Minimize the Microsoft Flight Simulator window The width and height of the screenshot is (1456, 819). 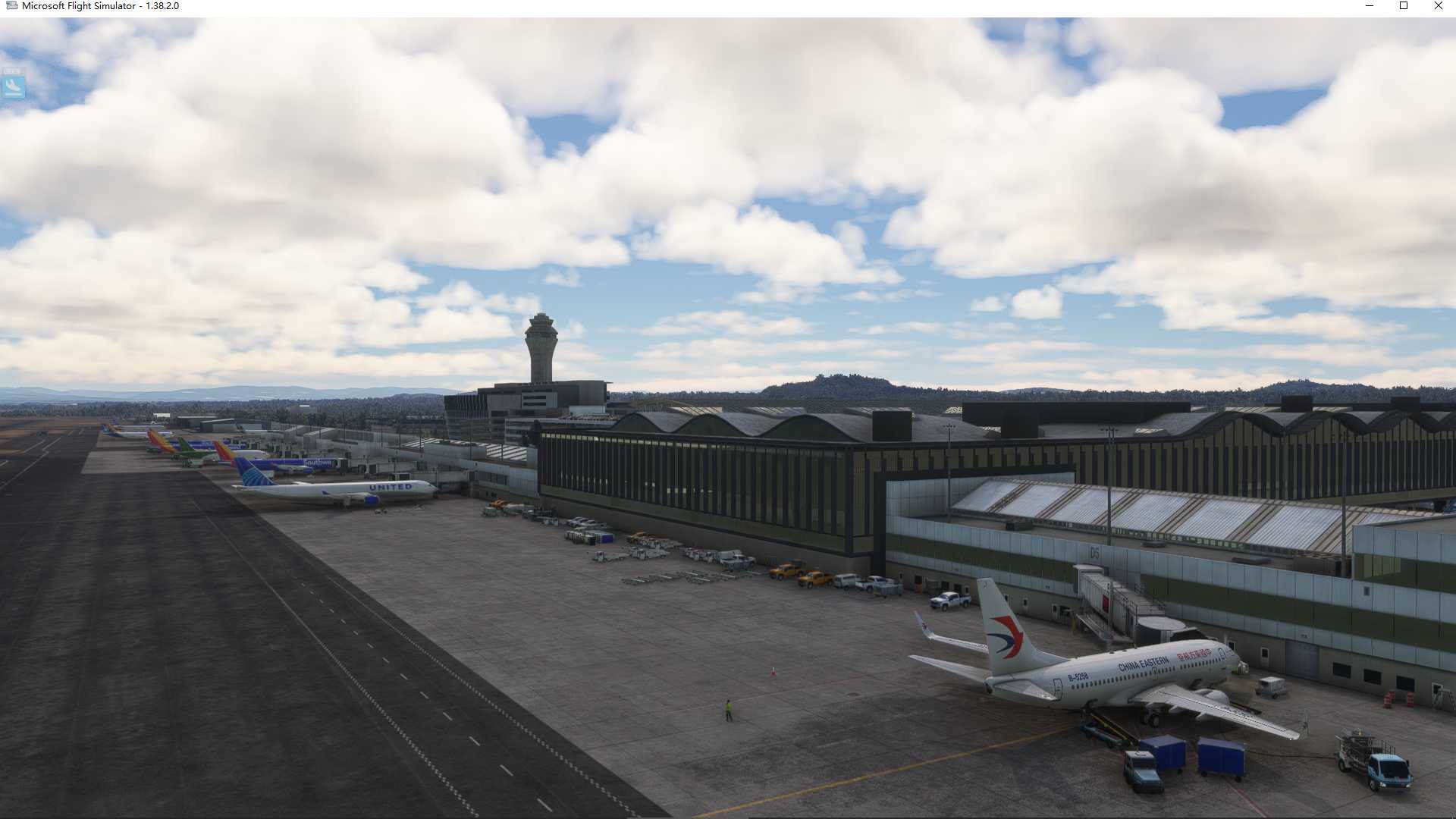point(1370,6)
